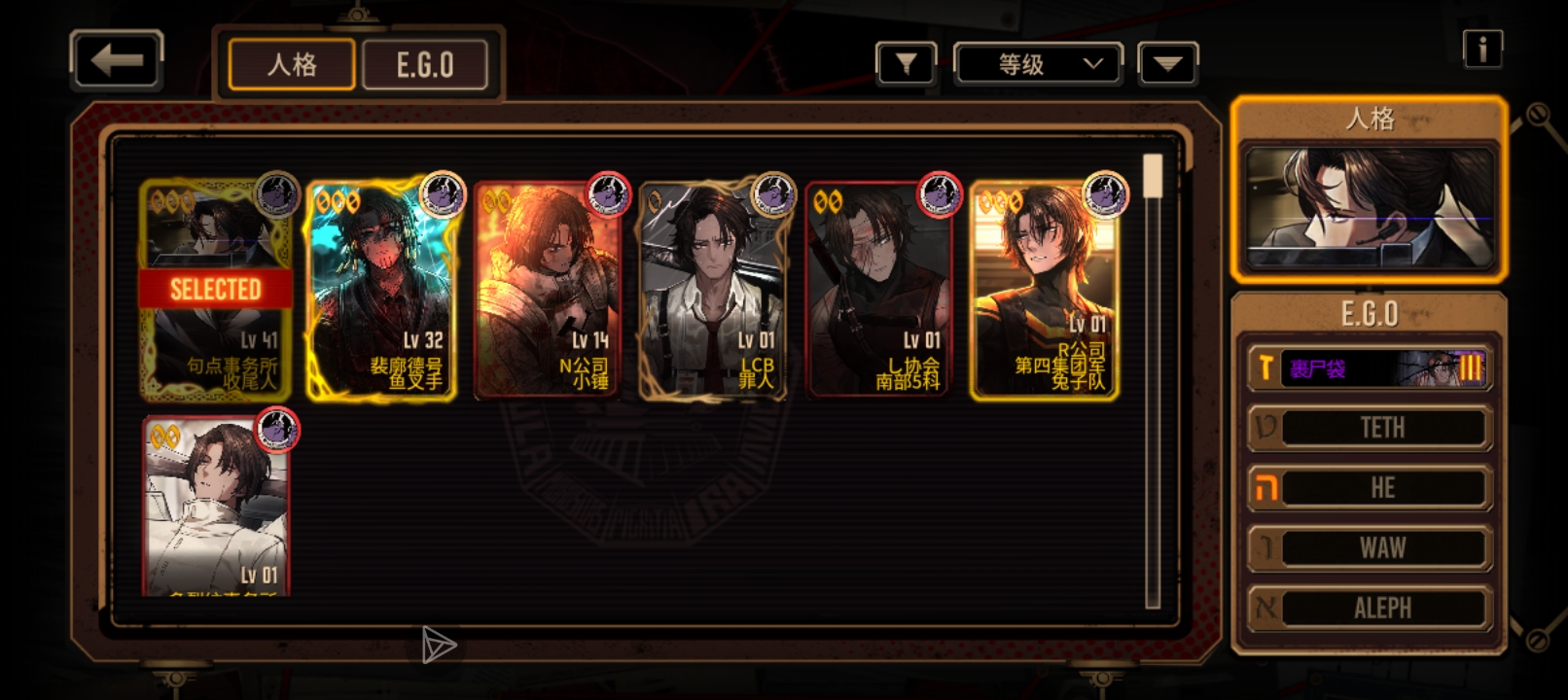Open the ALEPH E.G.O slot

[1370, 609]
